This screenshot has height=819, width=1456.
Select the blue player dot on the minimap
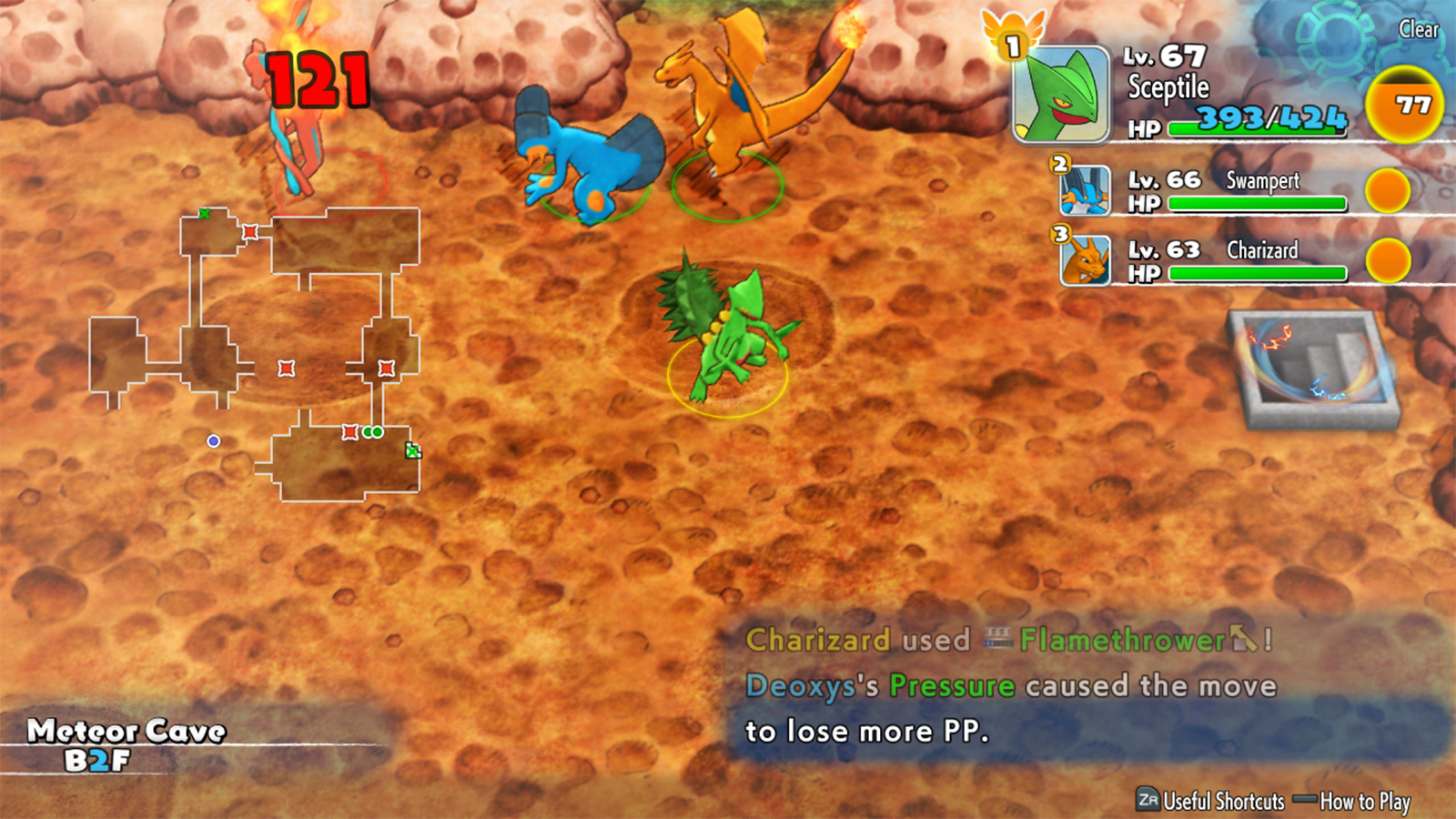(215, 440)
